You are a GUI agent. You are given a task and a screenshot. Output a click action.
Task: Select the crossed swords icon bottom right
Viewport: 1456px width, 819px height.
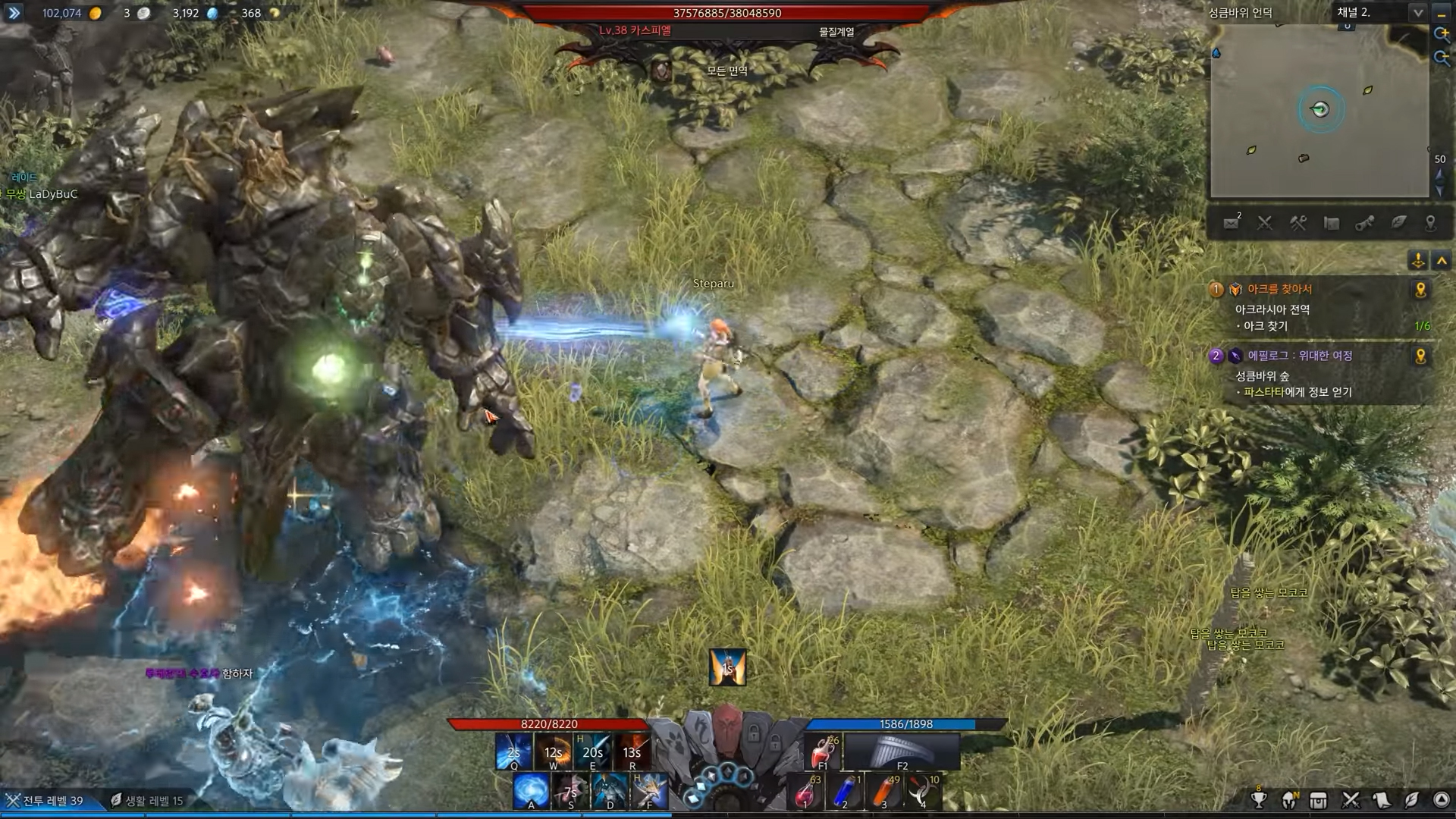(1351, 800)
